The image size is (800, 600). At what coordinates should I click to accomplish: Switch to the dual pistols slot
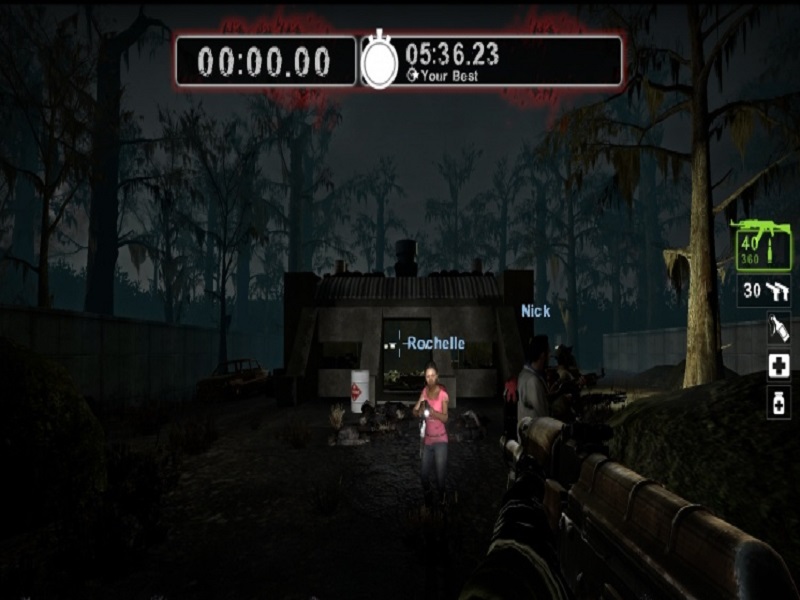(x=765, y=291)
